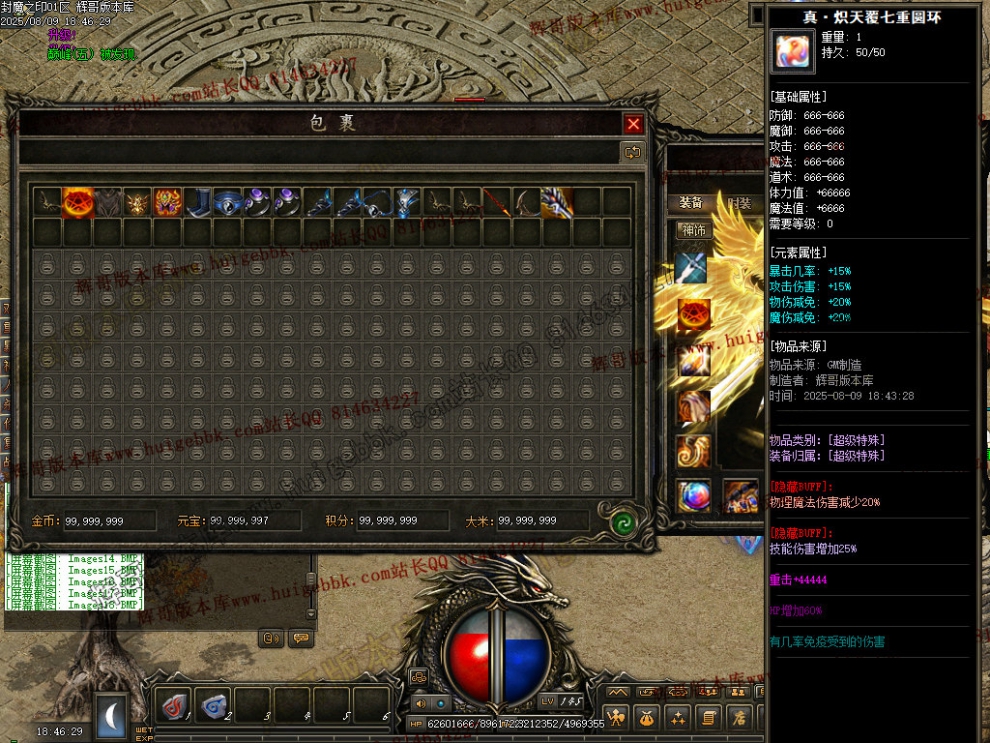This screenshot has height=743, width=990.
Task: Pick the yin-yang belt item in bag
Action: coord(228,202)
